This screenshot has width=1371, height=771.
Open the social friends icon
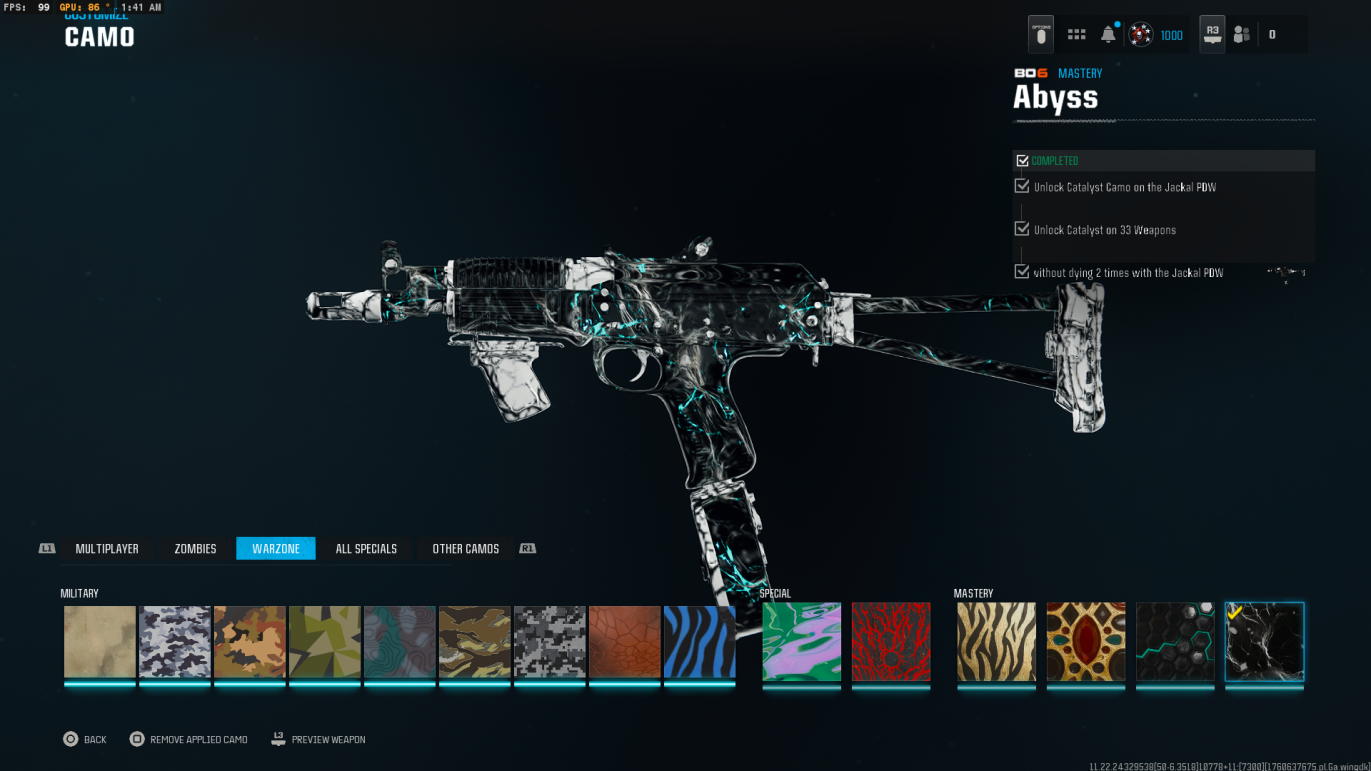pyautogui.click(x=1242, y=35)
